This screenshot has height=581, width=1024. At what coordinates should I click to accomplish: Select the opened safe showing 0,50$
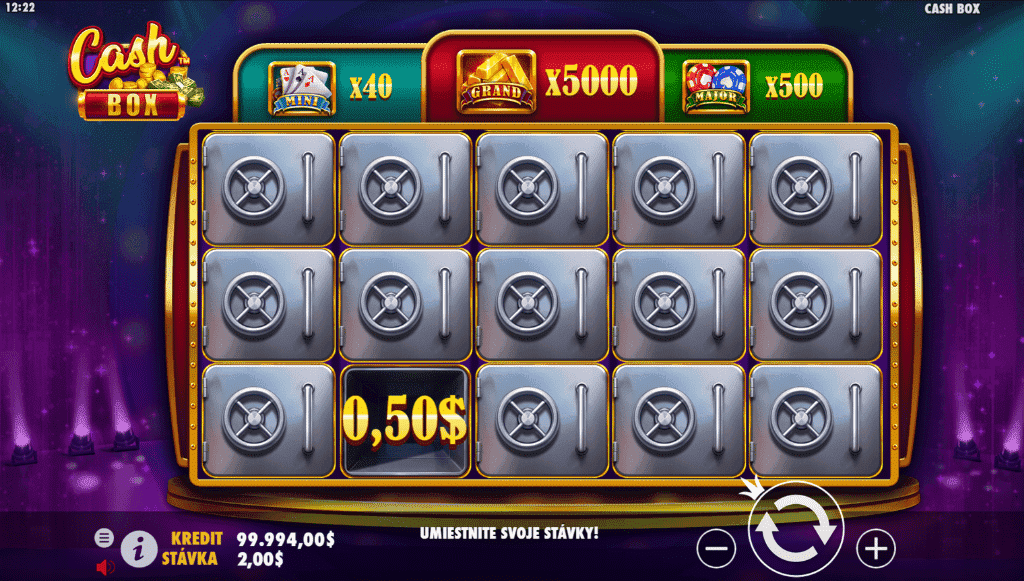pos(405,422)
